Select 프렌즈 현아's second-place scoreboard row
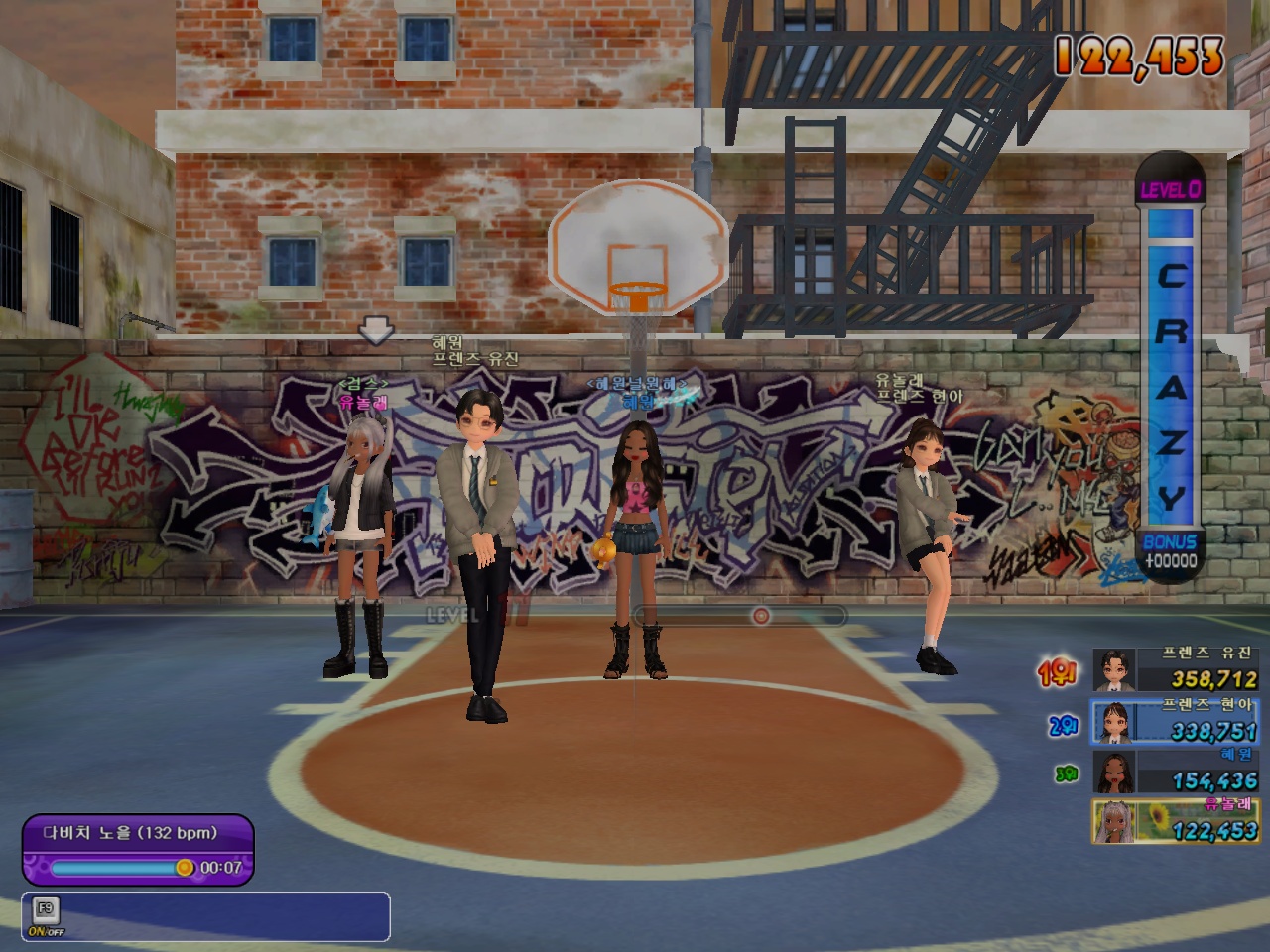1270x952 pixels. pos(1176,721)
